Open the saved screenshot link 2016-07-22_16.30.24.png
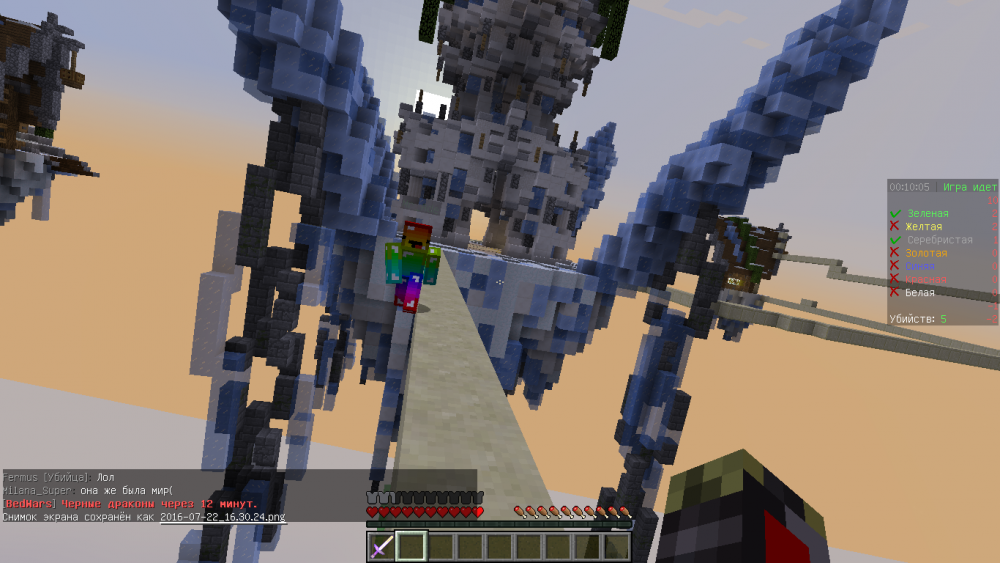 click(222, 517)
